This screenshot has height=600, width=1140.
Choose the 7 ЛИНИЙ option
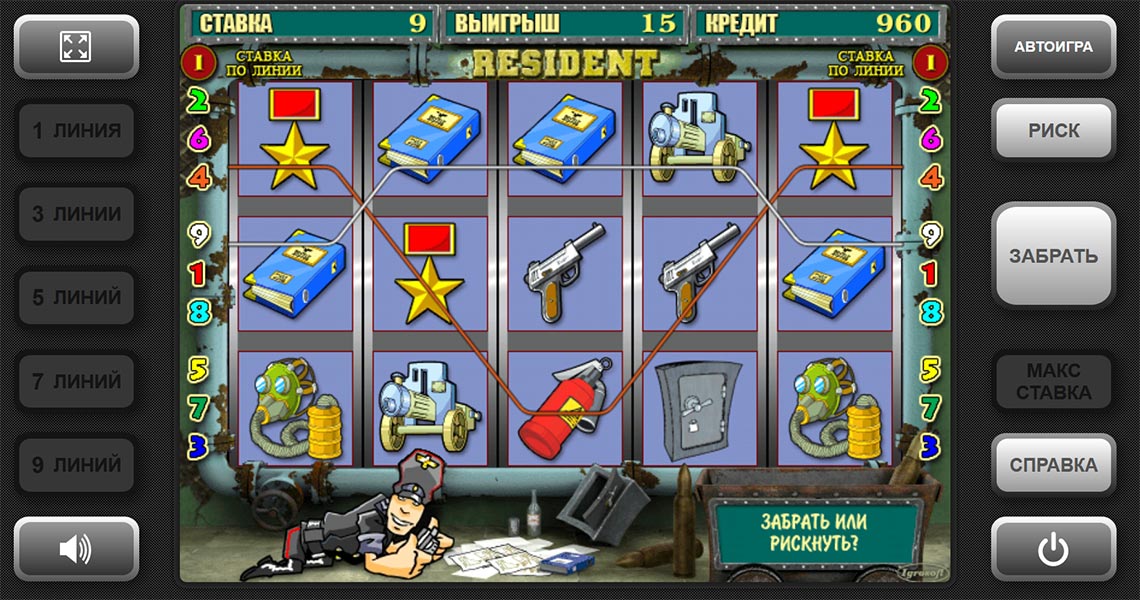(76, 381)
